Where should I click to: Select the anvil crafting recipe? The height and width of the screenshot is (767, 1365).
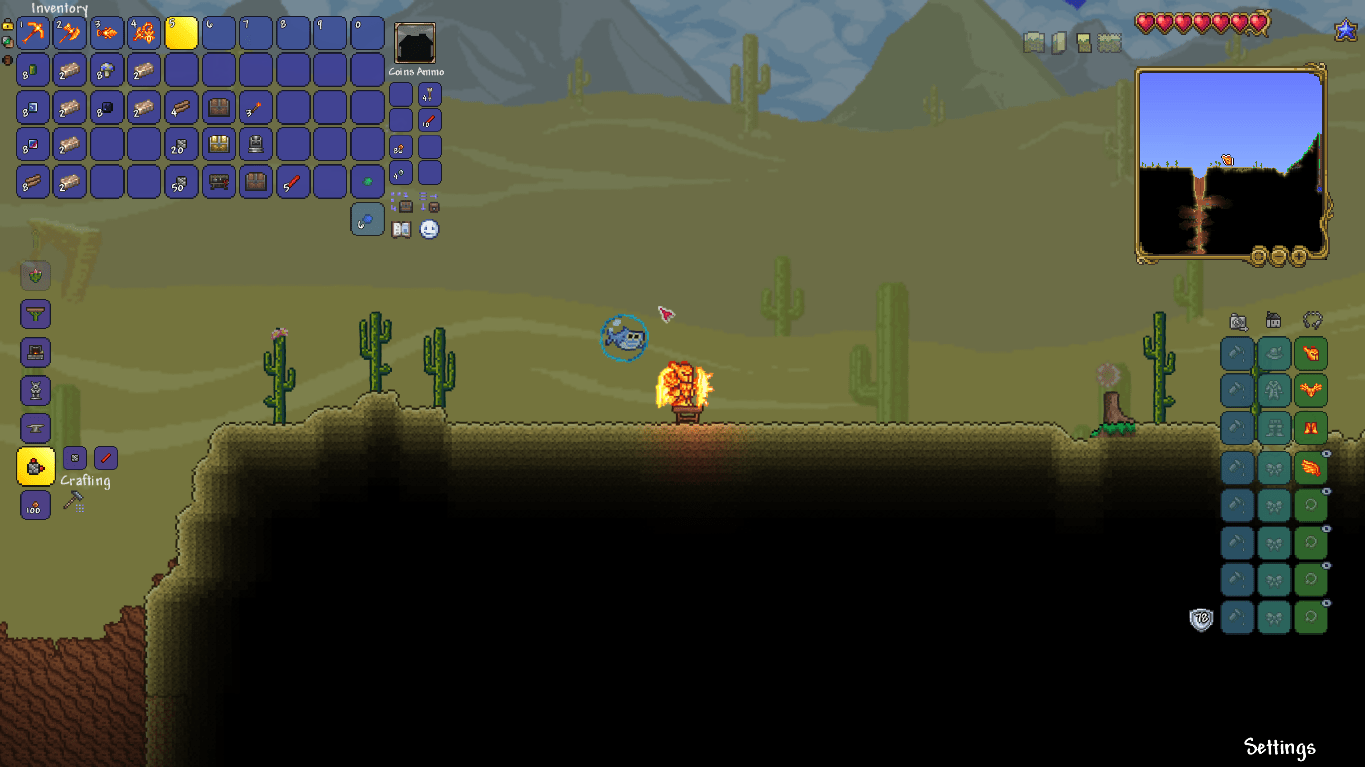(36, 428)
